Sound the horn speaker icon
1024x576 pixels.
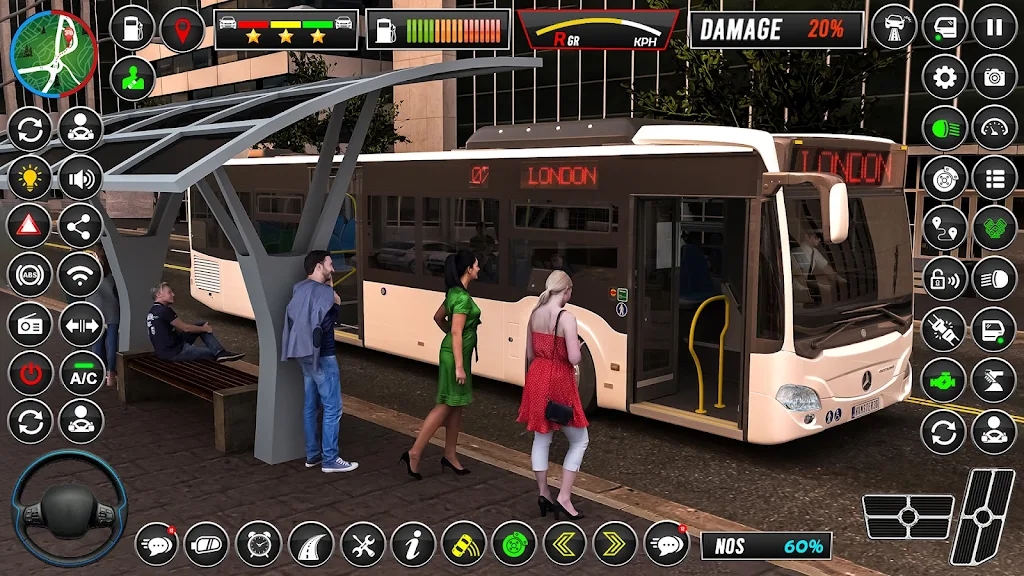point(81,178)
